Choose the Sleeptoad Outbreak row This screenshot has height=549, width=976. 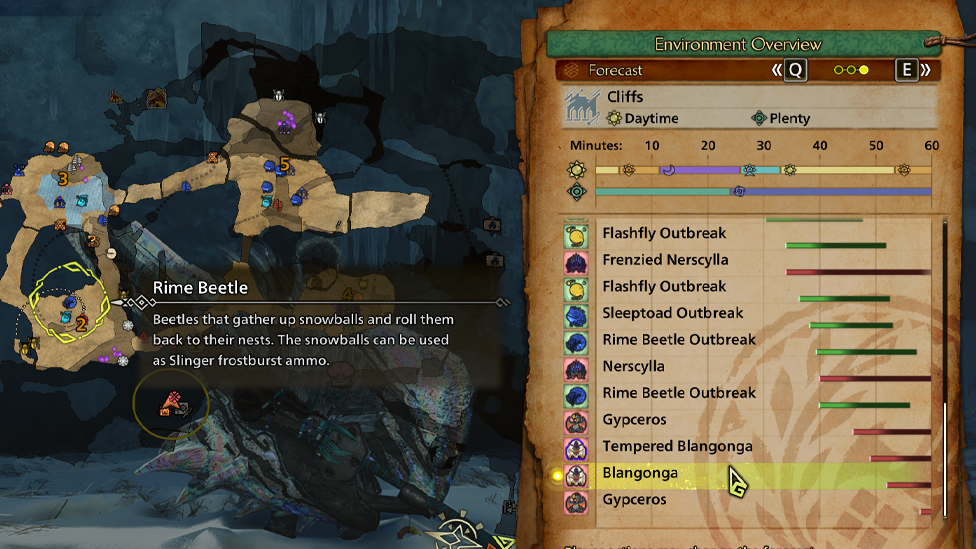(672, 313)
